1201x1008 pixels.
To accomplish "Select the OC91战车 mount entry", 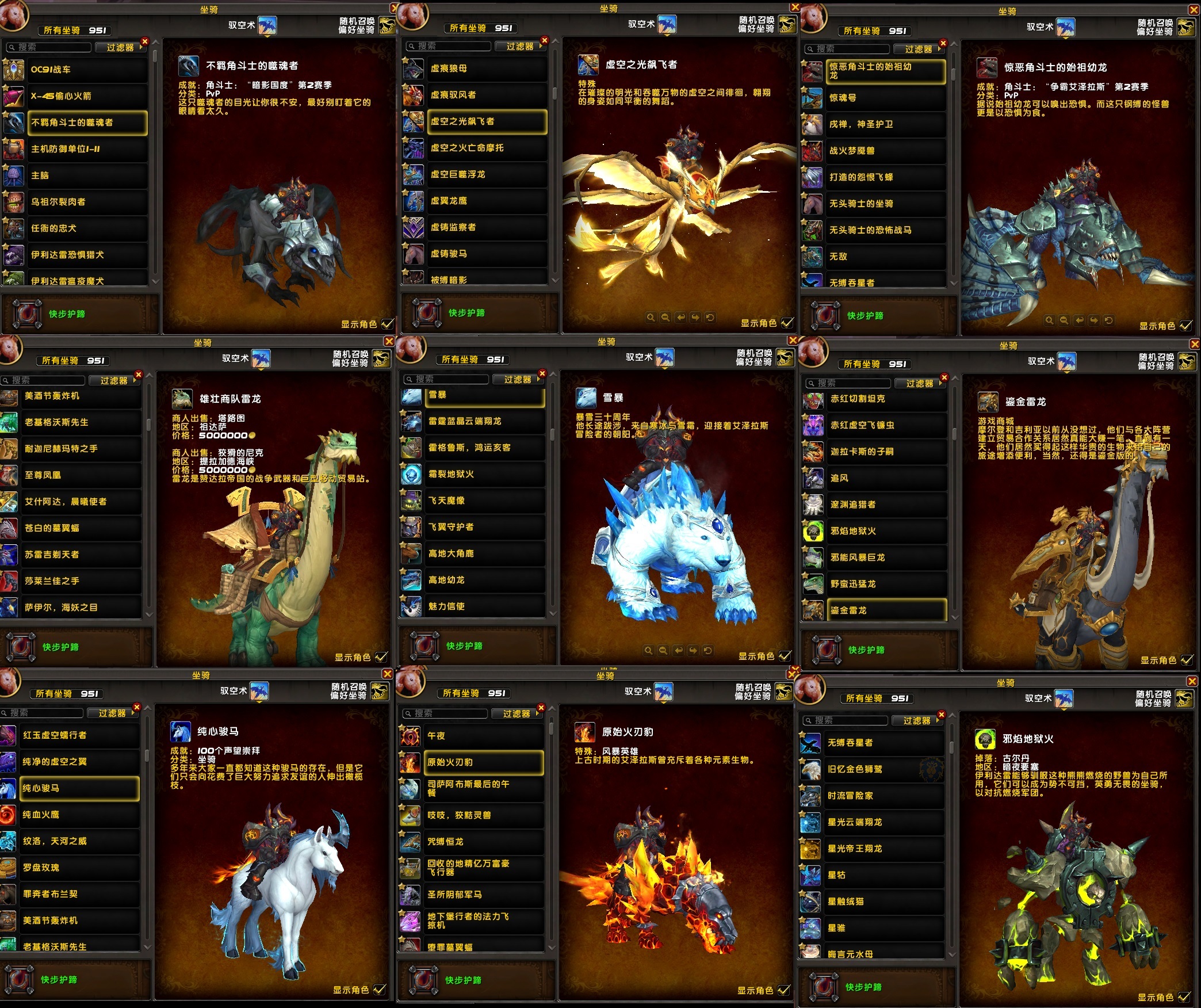I will click(x=86, y=70).
